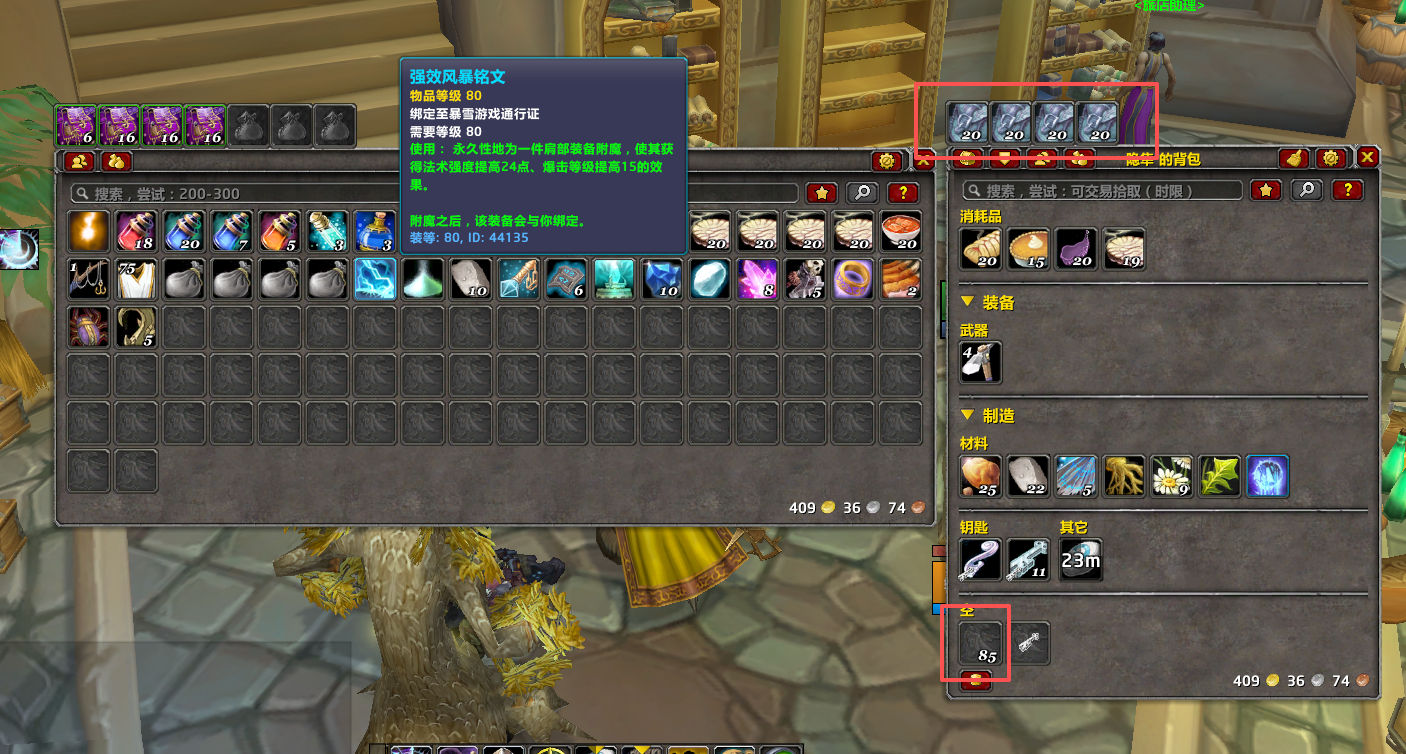Click the white robe item marked 75
This screenshot has width=1406, height=754.
point(137,279)
